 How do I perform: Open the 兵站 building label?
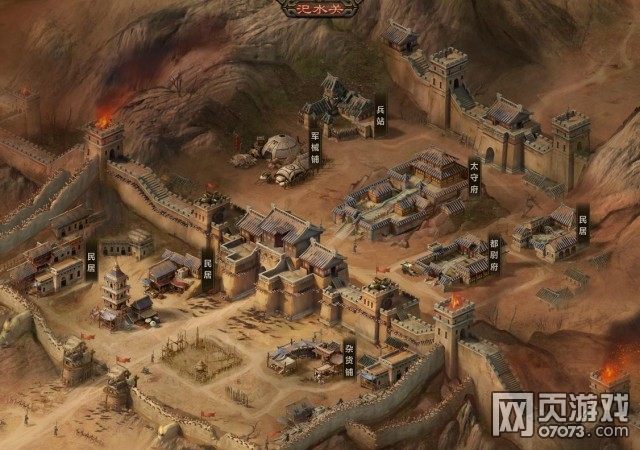pos(380,114)
